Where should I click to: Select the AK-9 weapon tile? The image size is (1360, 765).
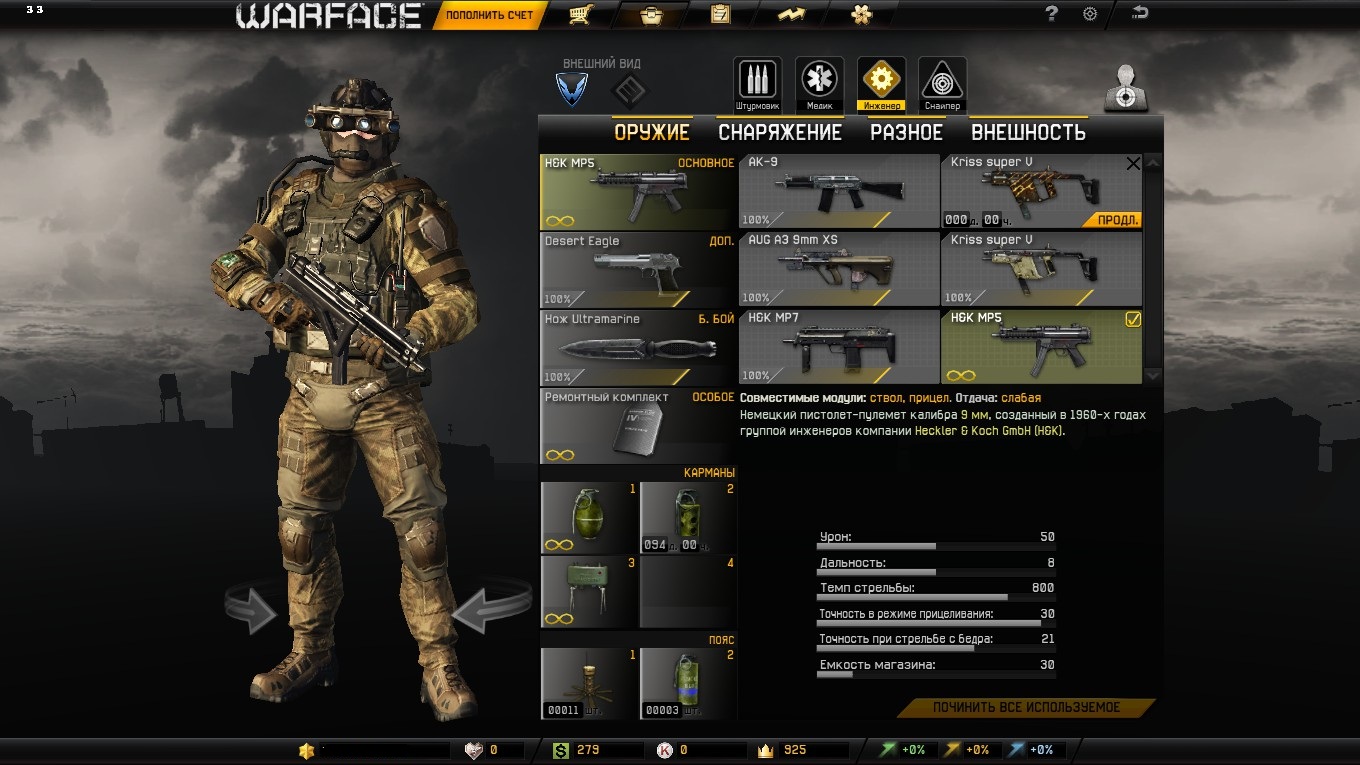tap(838, 190)
